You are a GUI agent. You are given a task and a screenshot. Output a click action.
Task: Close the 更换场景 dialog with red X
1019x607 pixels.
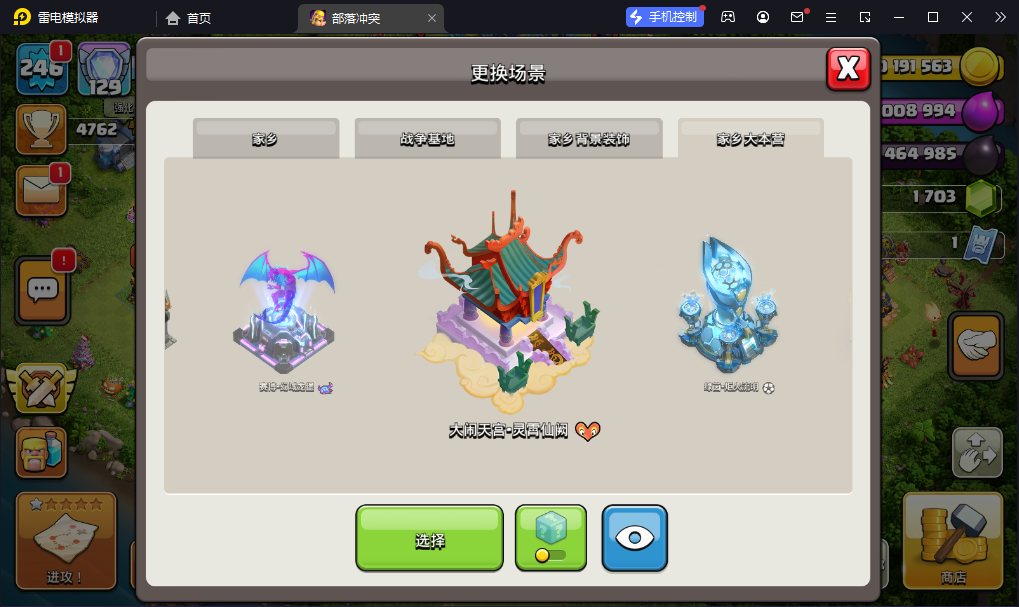coord(848,68)
